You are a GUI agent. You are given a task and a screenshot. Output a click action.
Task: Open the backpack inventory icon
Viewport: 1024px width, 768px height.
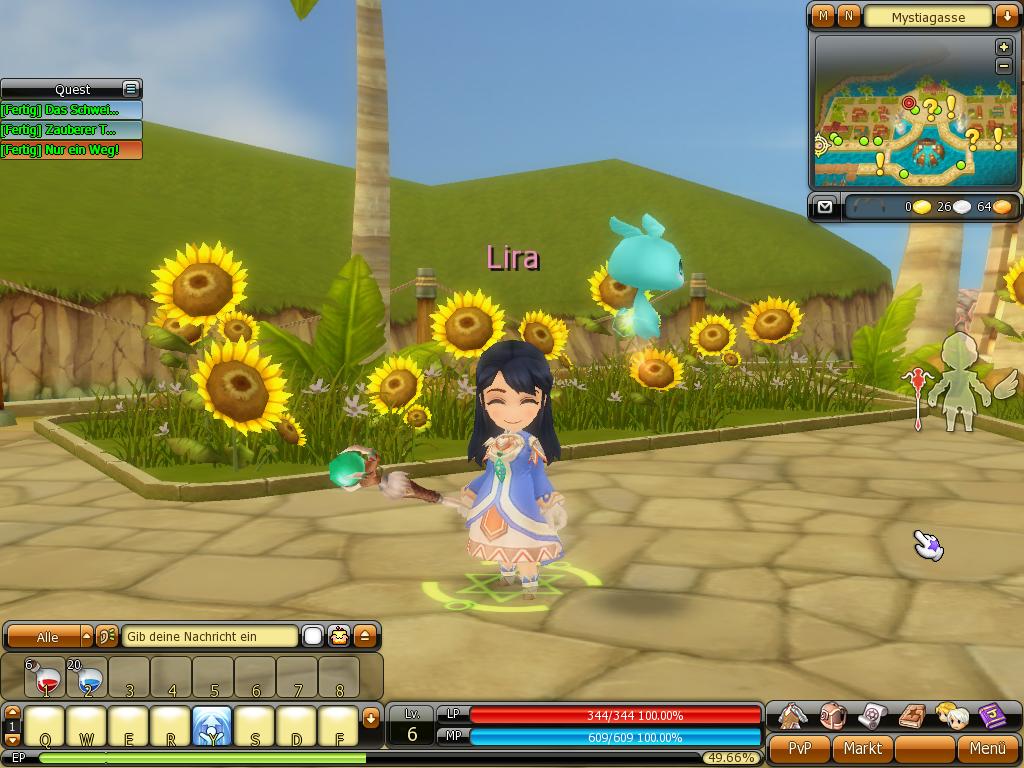pyautogui.click(x=833, y=716)
